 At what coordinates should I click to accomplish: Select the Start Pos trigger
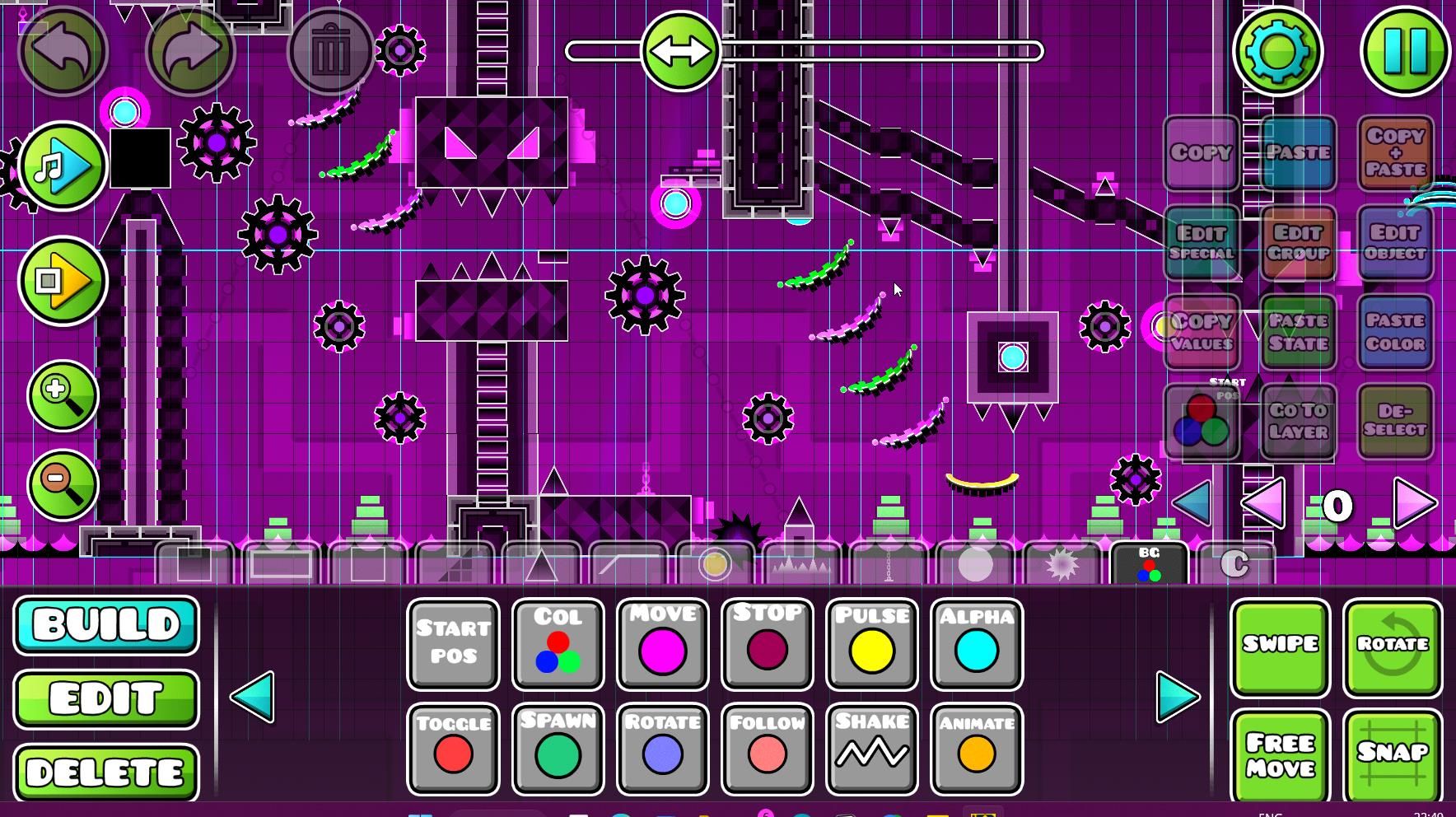(453, 644)
